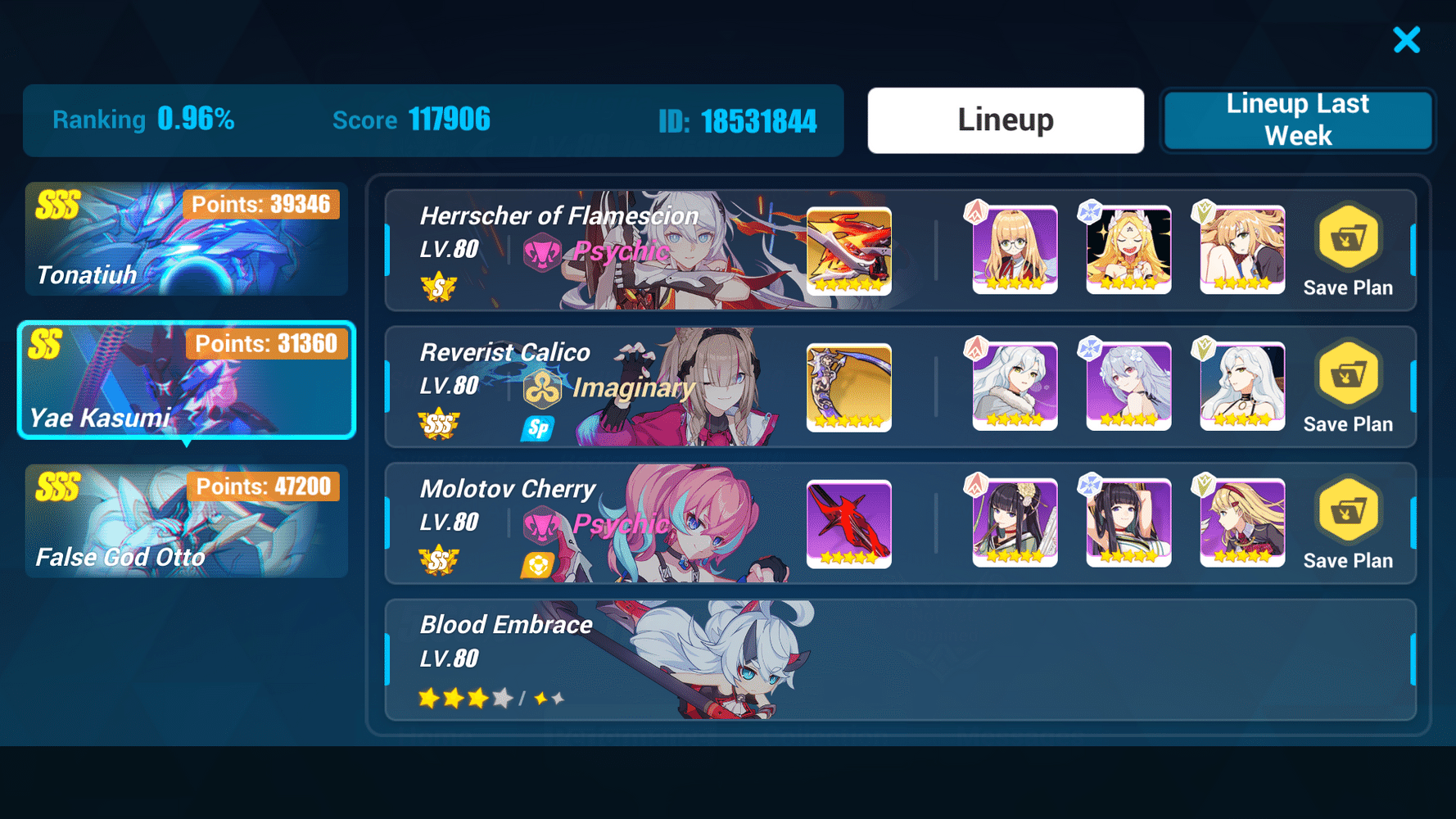This screenshot has width=1456, height=819.
Task: Select the SP badge under Reverist Calico
Action: pos(539,428)
